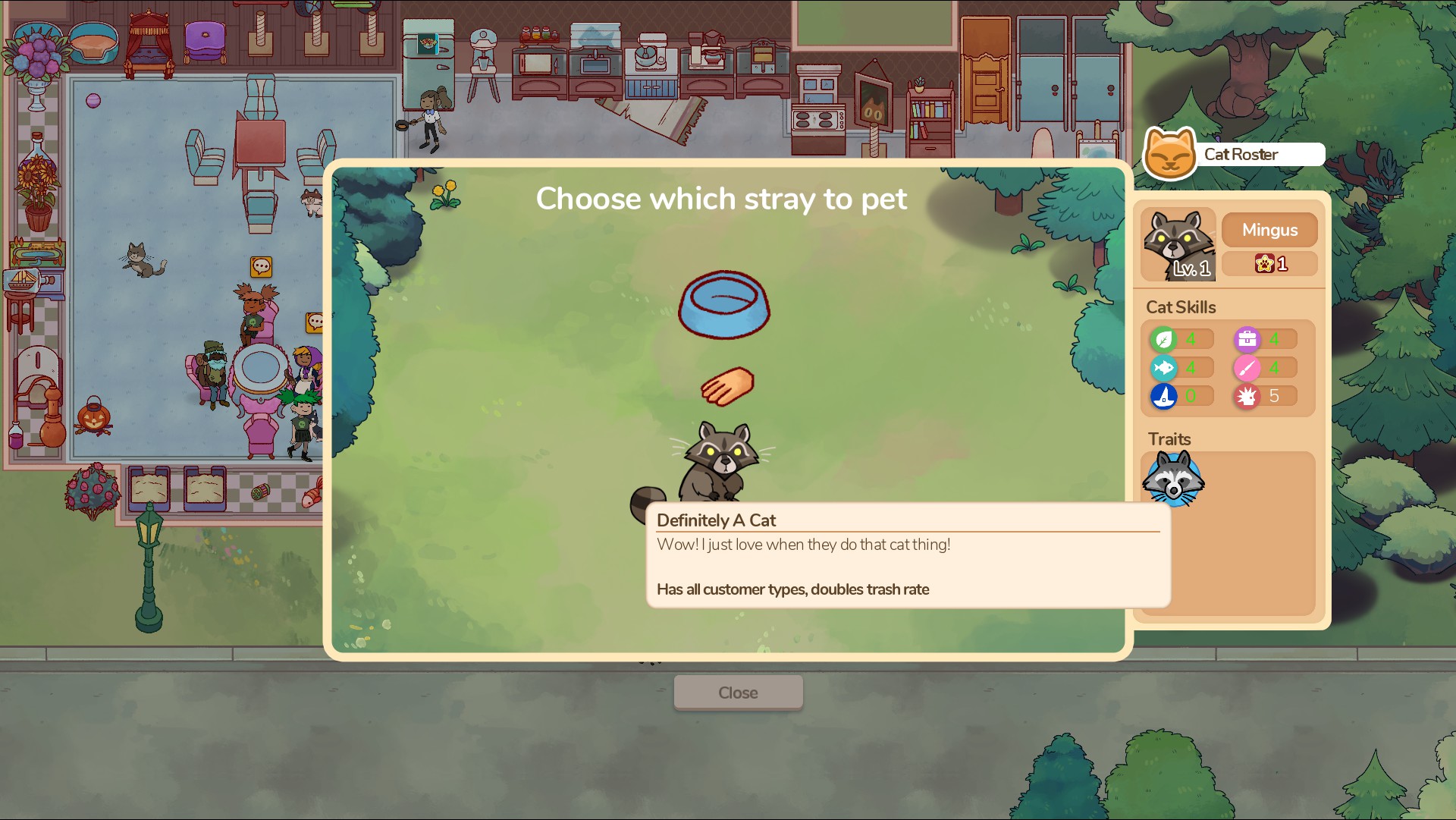Select the purple briefcase cat skill

(x=1247, y=339)
